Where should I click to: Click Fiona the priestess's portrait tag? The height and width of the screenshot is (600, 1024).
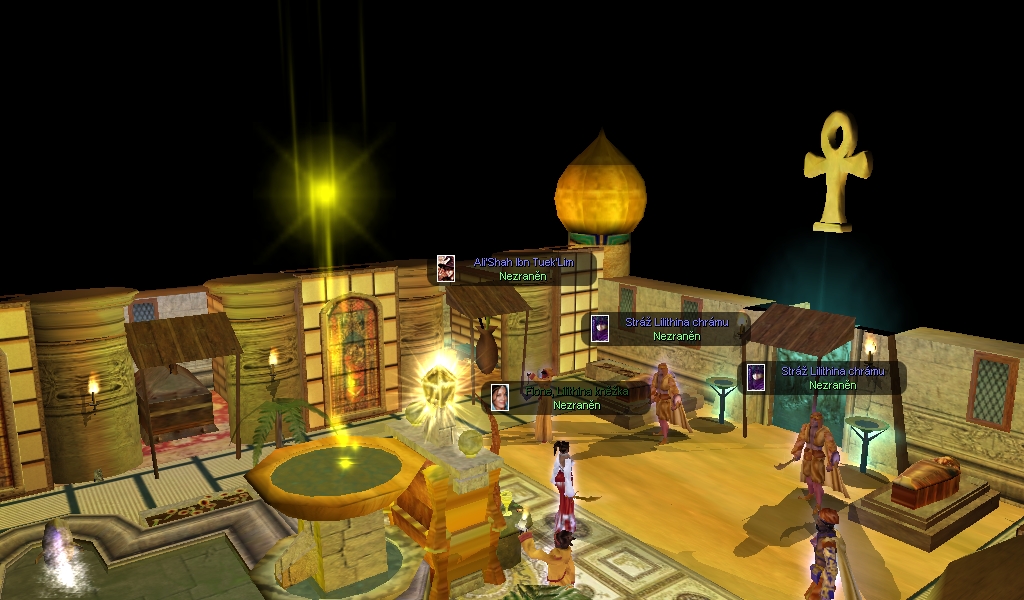pyautogui.click(x=500, y=397)
